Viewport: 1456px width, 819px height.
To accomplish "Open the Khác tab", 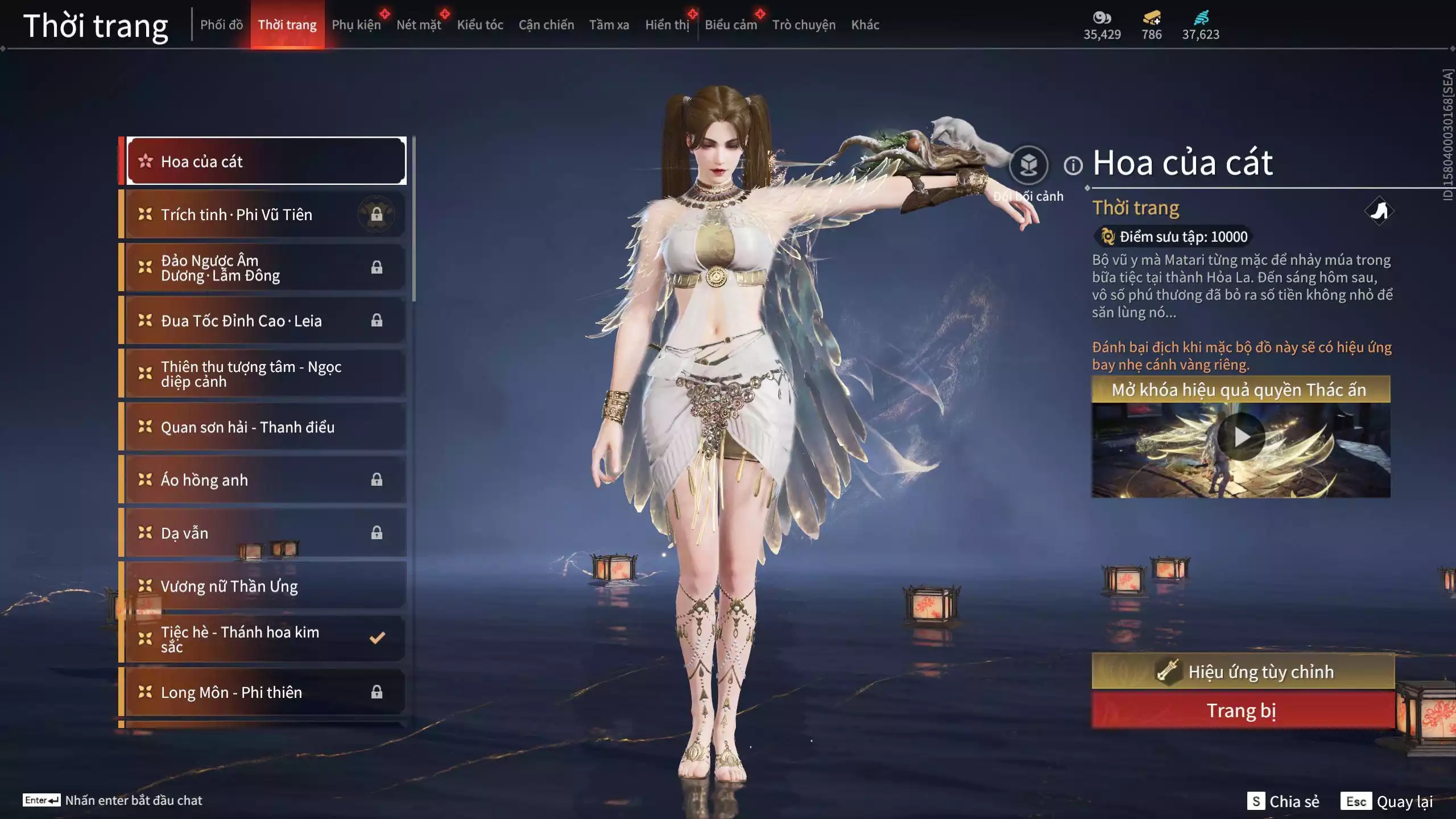I will pos(865,25).
